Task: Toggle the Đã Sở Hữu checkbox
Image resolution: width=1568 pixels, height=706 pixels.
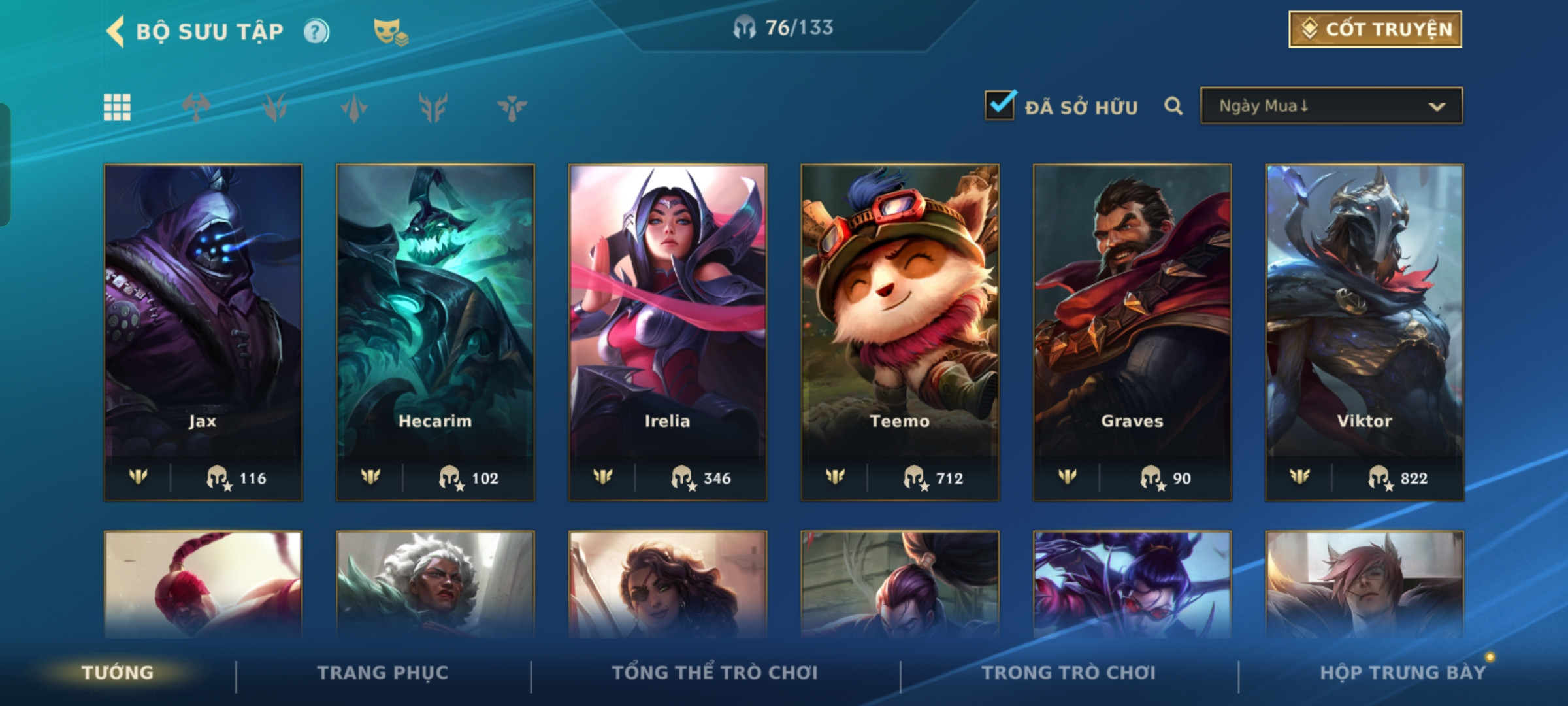Action: [x=1000, y=105]
